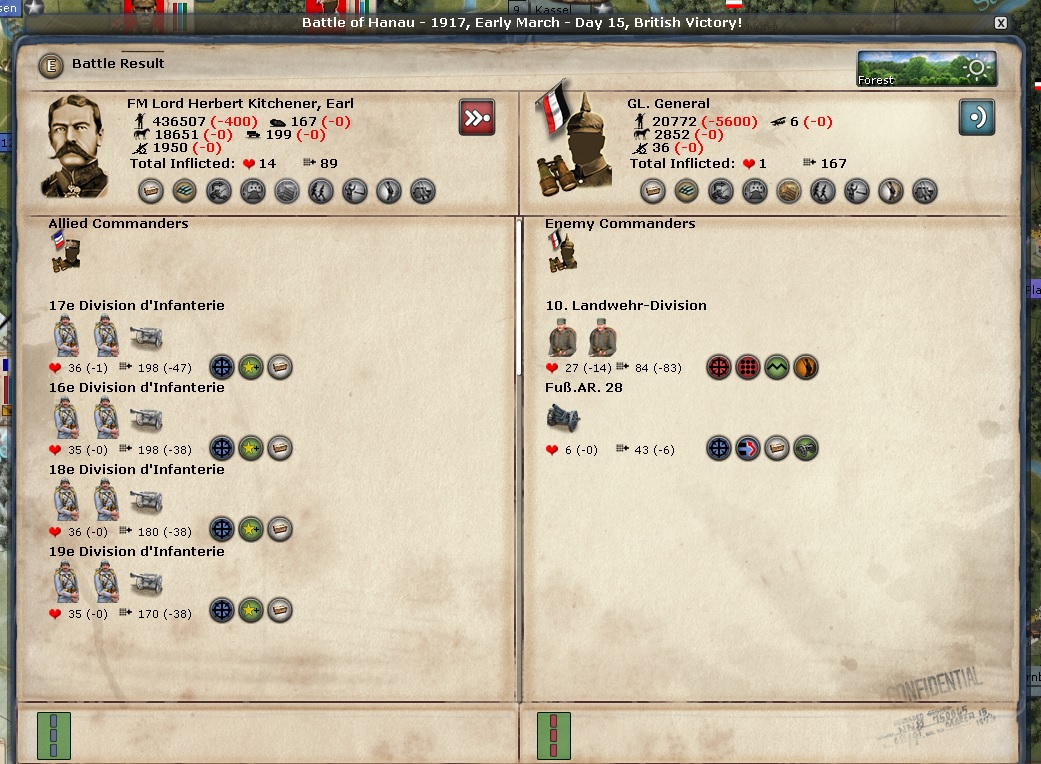Select the Fuß.AR. 28 artillery unit icon
The image size is (1041, 764).
(x=563, y=418)
